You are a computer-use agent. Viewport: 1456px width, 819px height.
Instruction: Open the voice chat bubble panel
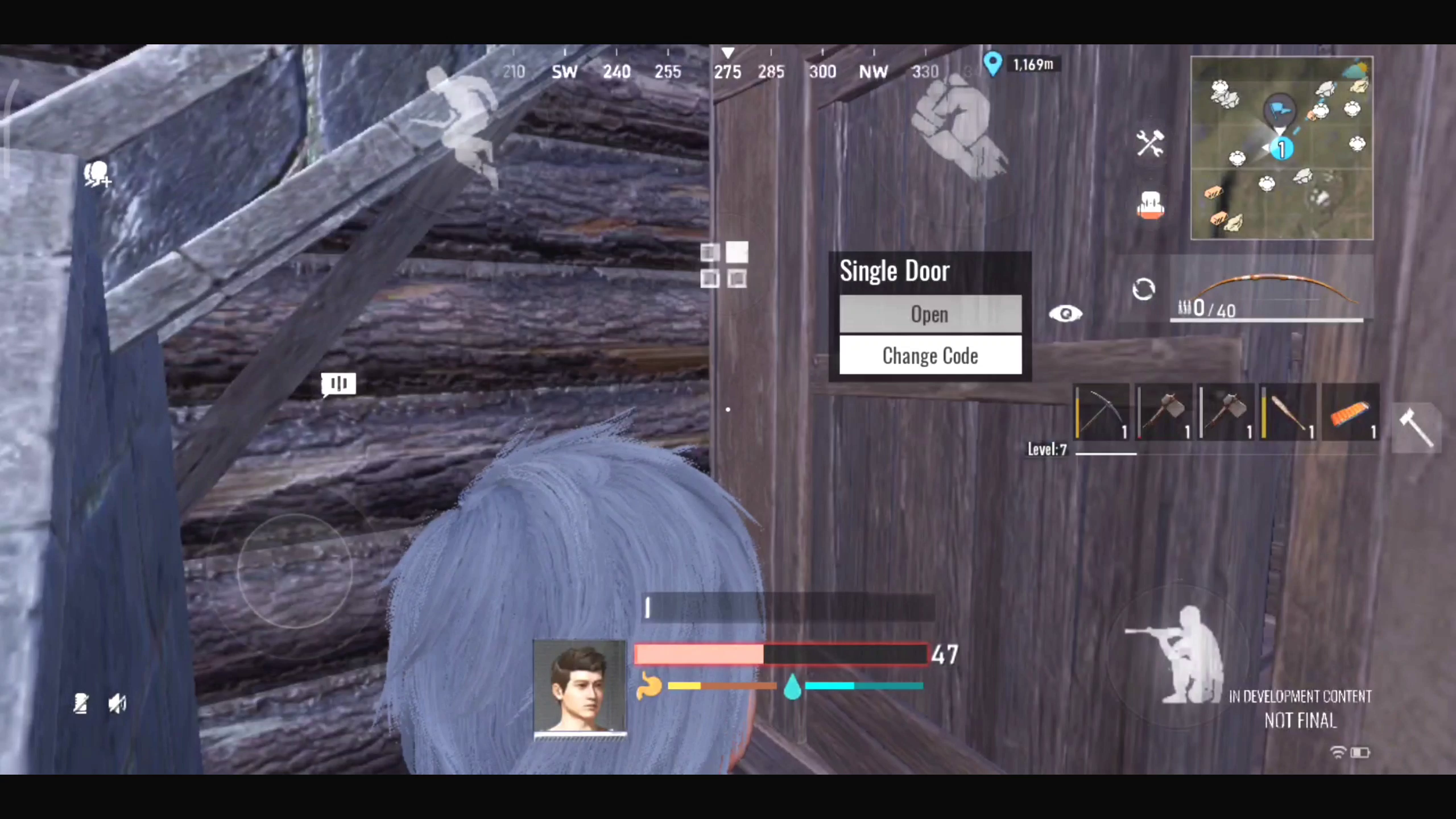pos(338,384)
